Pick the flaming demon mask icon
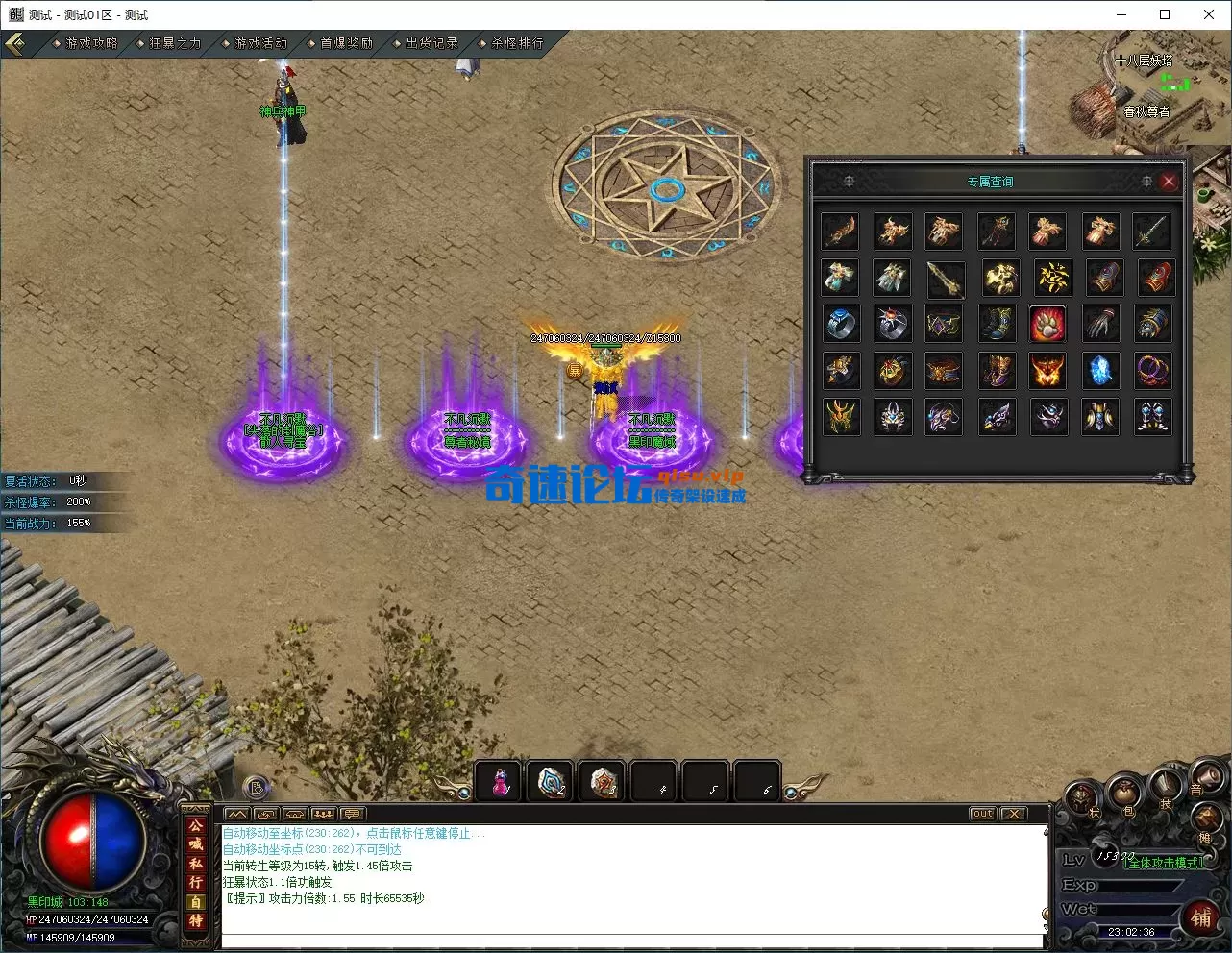1232x953 pixels. (x=1047, y=371)
